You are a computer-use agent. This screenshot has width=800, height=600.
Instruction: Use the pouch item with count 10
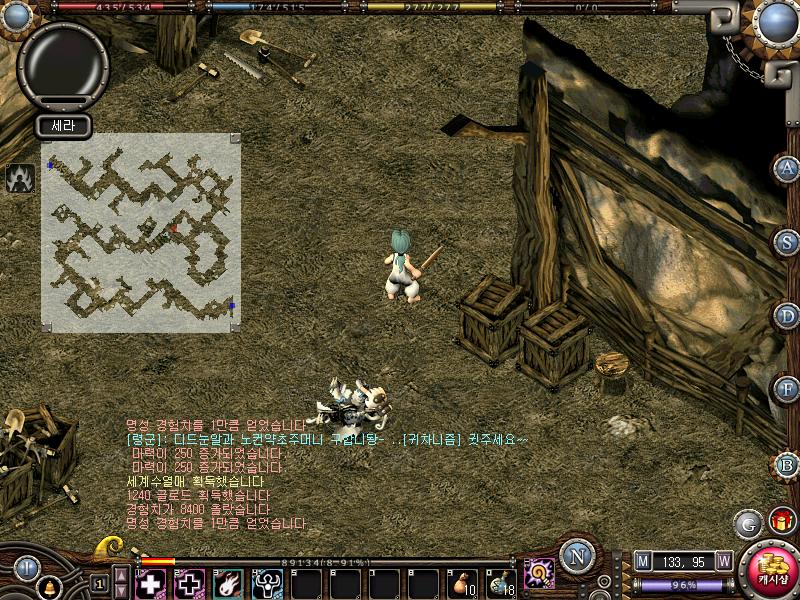tap(461, 583)
